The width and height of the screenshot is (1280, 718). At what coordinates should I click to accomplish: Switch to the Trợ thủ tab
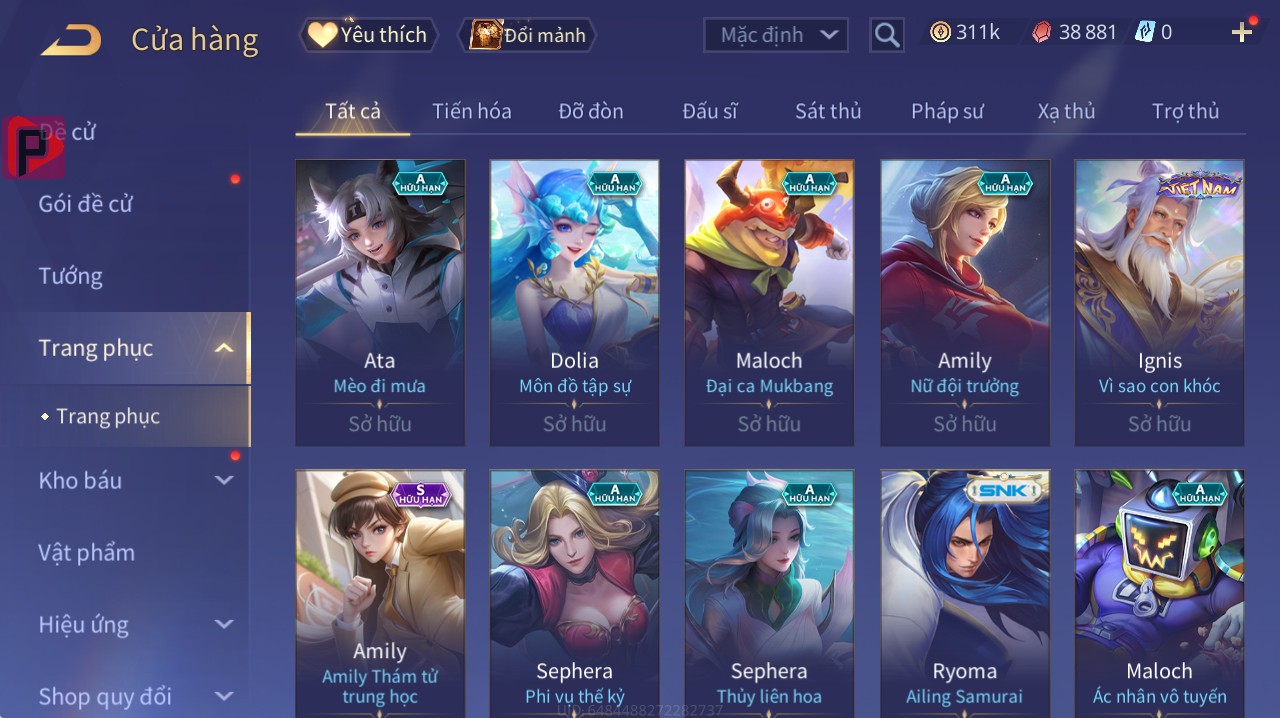point(1185,111)
